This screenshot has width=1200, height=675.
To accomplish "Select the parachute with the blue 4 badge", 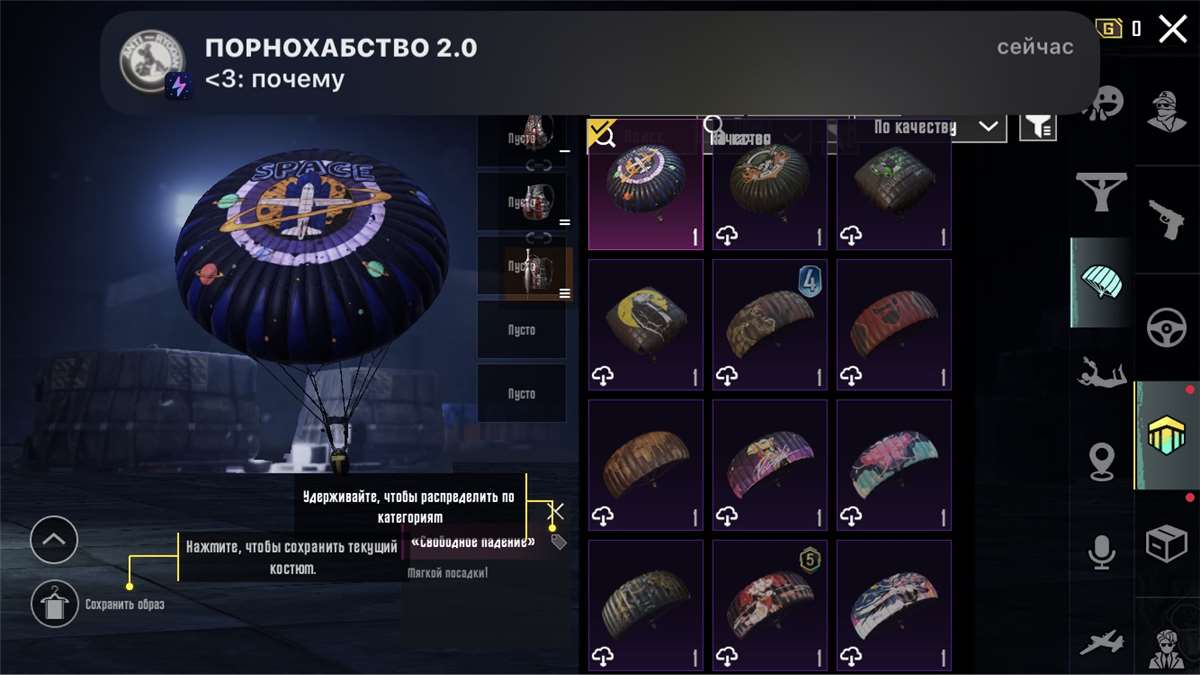I will pyautogui.click(x=769, y=324).
